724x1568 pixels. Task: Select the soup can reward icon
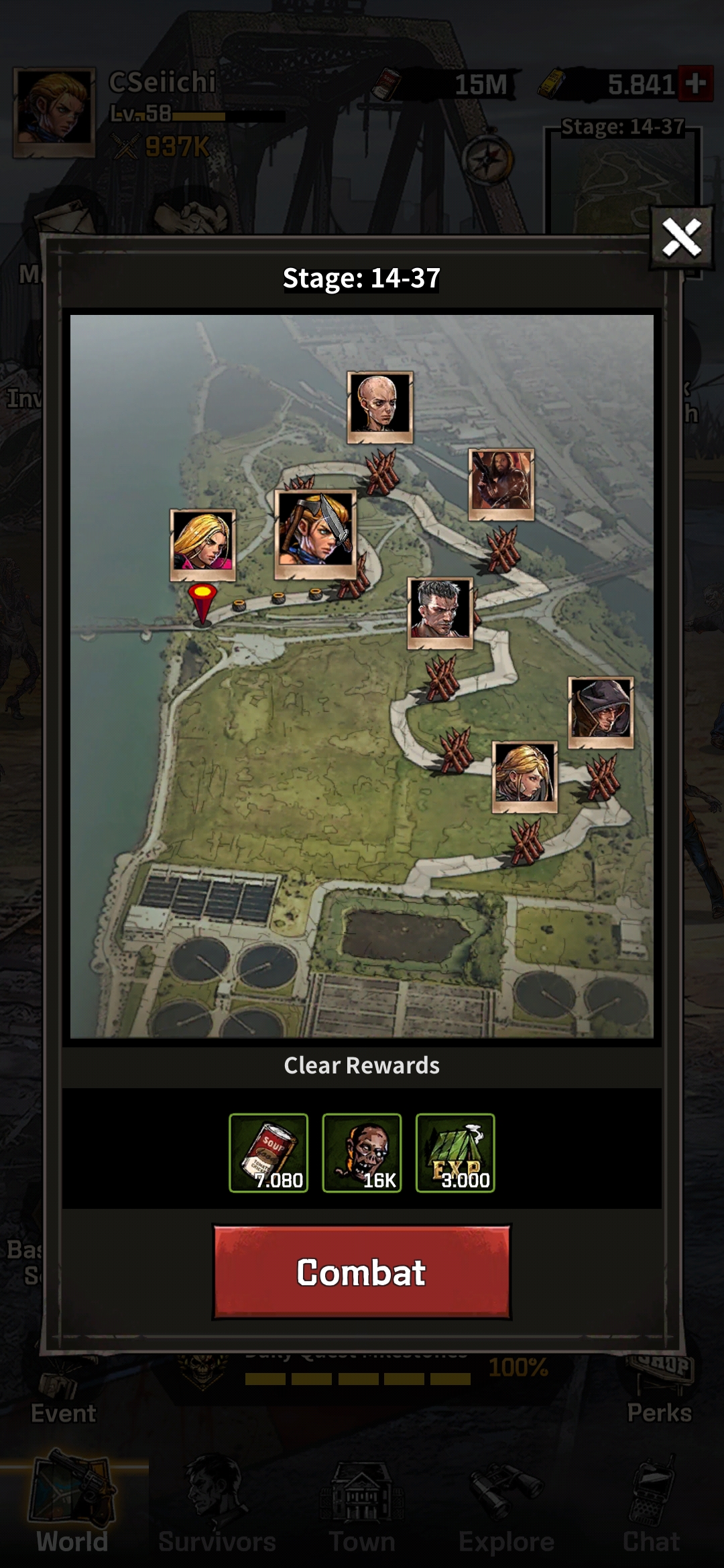[x=268, y=1153]
